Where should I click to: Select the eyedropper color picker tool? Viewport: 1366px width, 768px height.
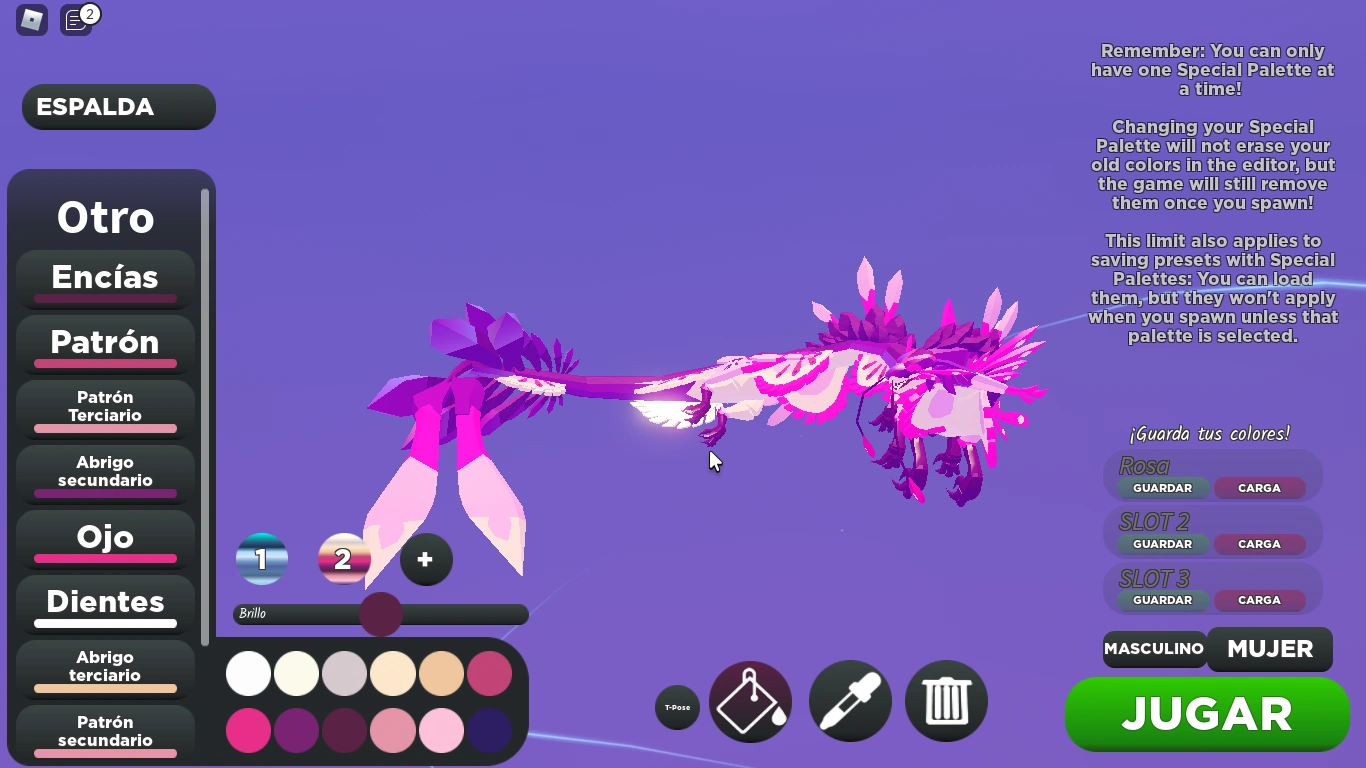[x=849, y=701]
